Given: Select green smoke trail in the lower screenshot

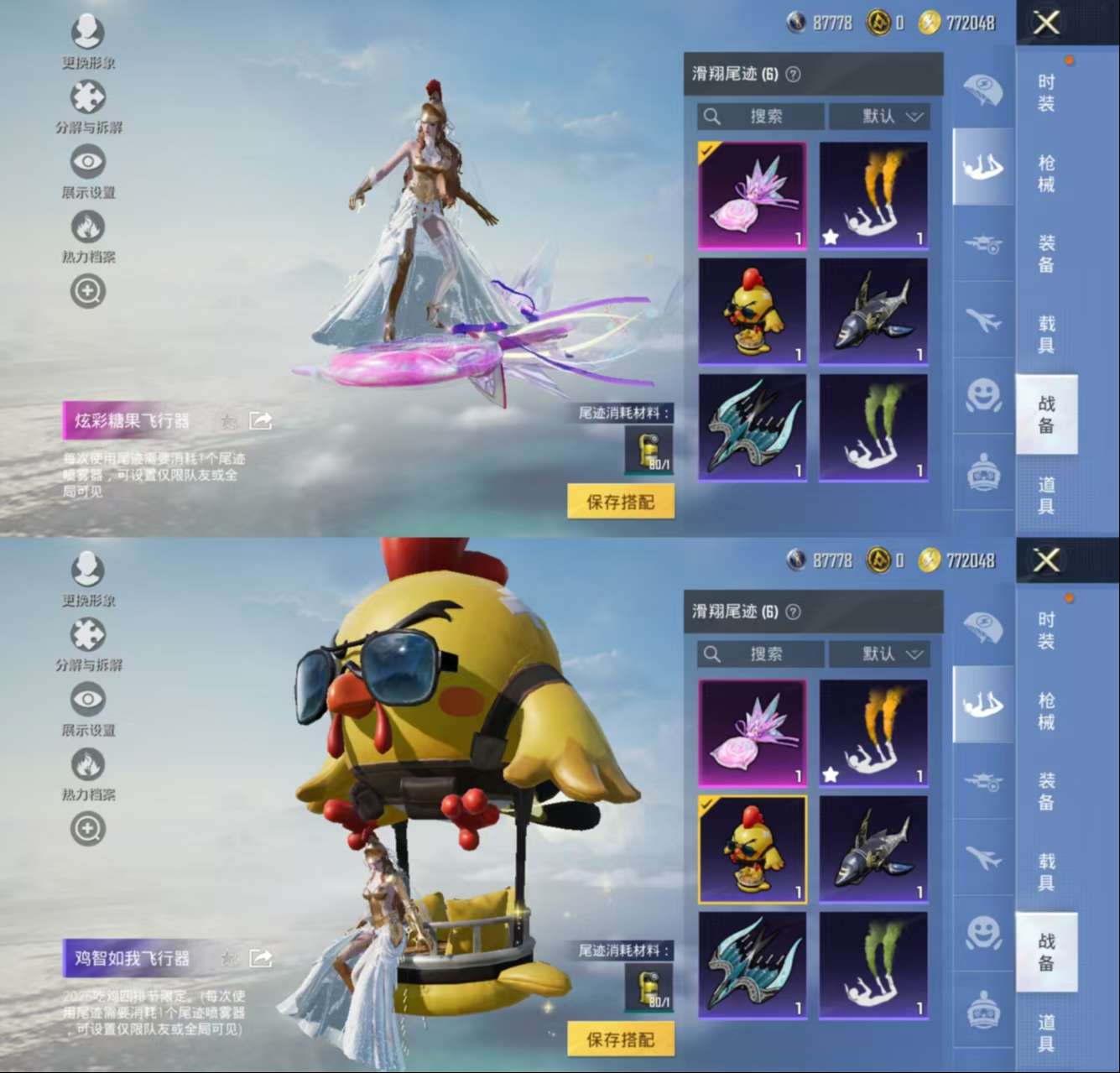Looking at the screenshot, I should coord(873,965).
